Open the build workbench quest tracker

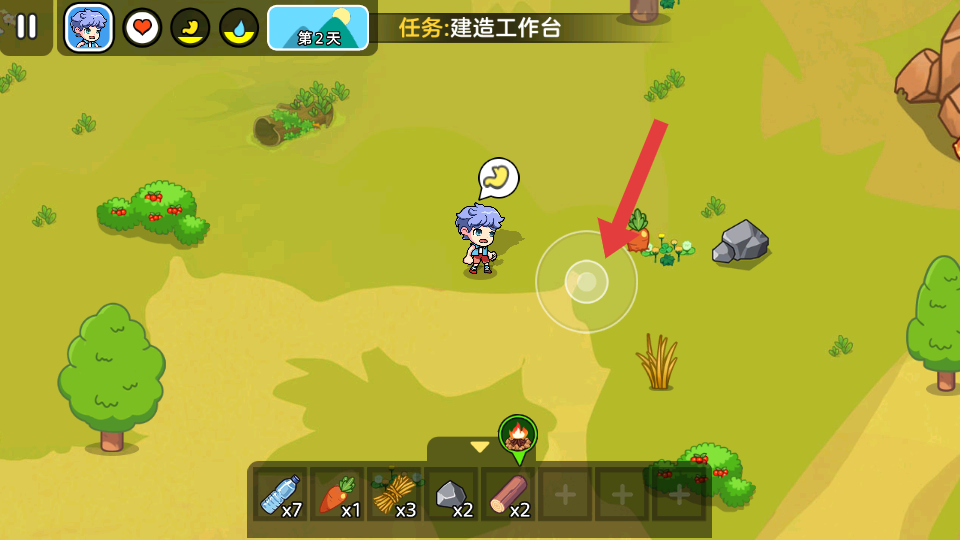click(x=480, y=28)
